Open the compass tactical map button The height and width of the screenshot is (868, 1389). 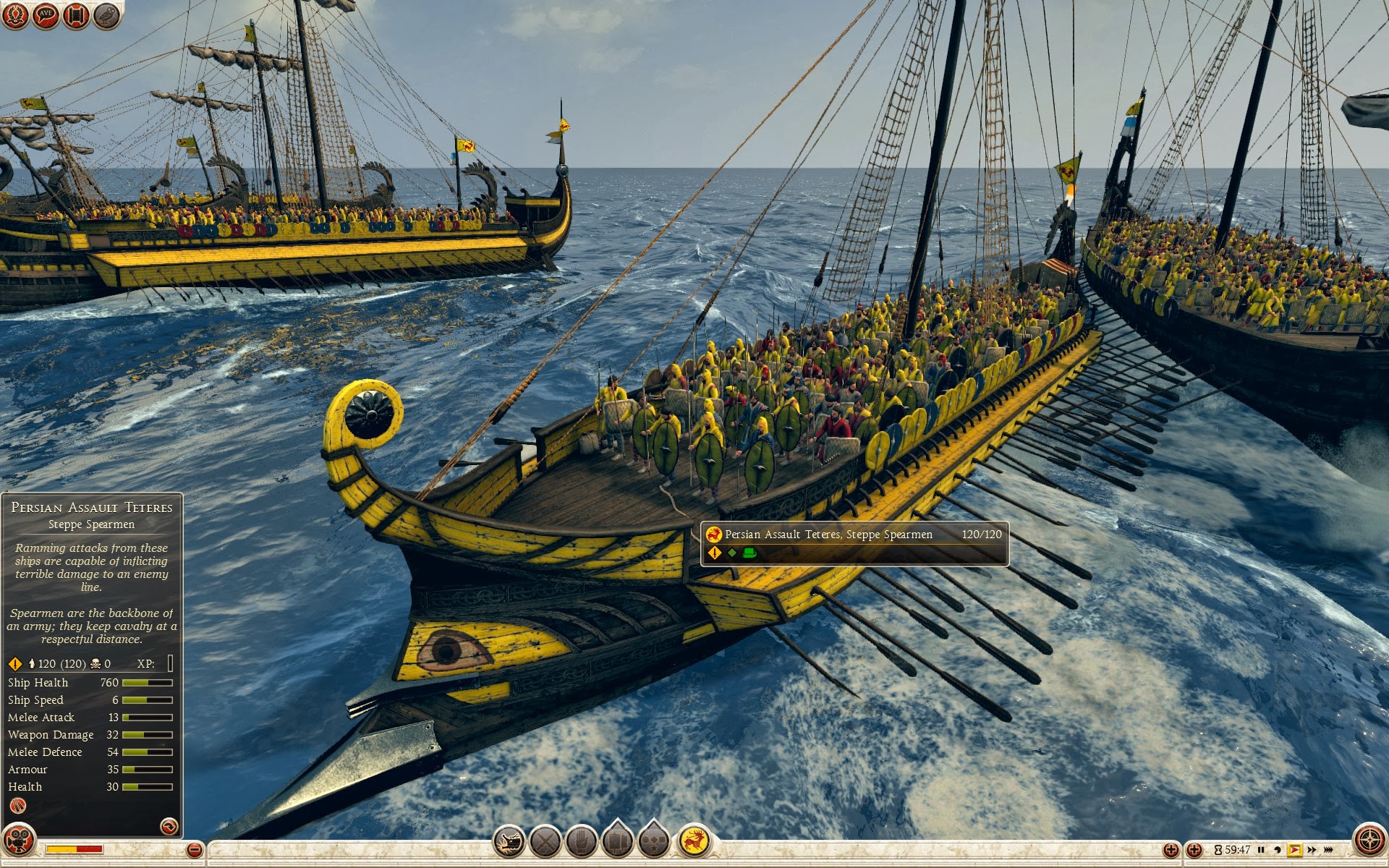(1369, 841)
